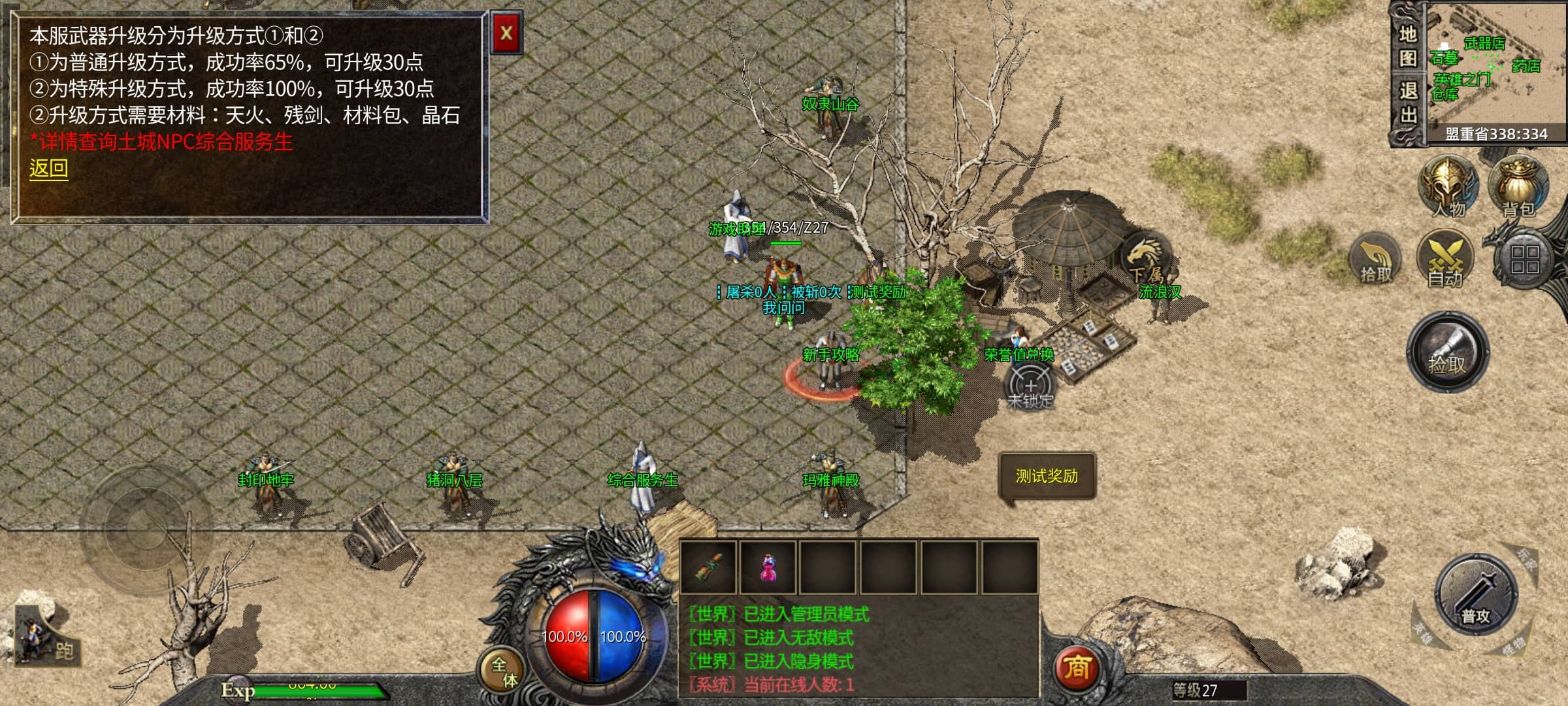Viewport: 1568px width, 706px height.
Task: Tap the round 捡取 pickup button
Action: point(1447,352)
